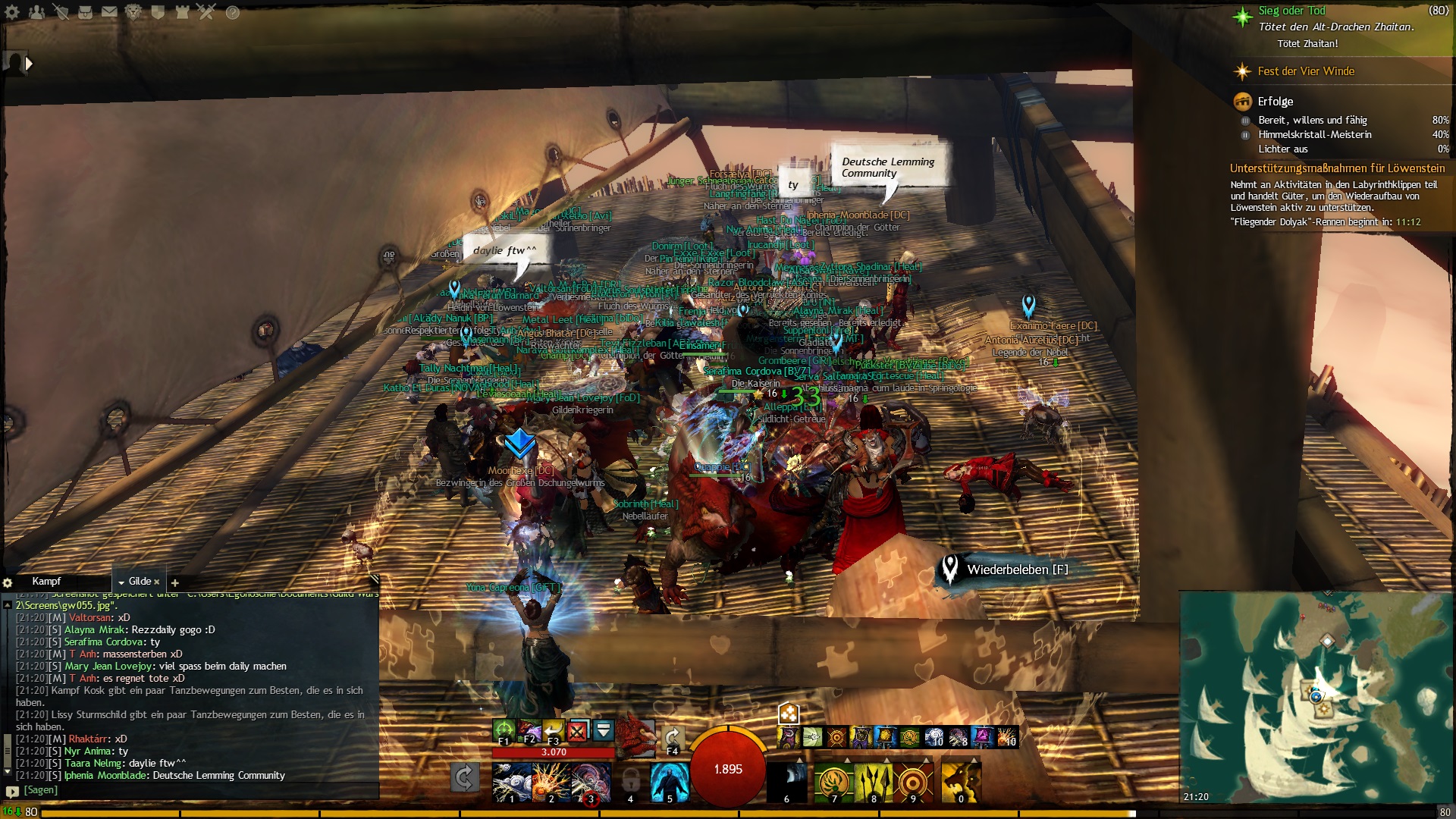Activate weapon skill 1 with storm clouds
The height and width of the screenshot is (819, 1456).
(x=511, y=782)
